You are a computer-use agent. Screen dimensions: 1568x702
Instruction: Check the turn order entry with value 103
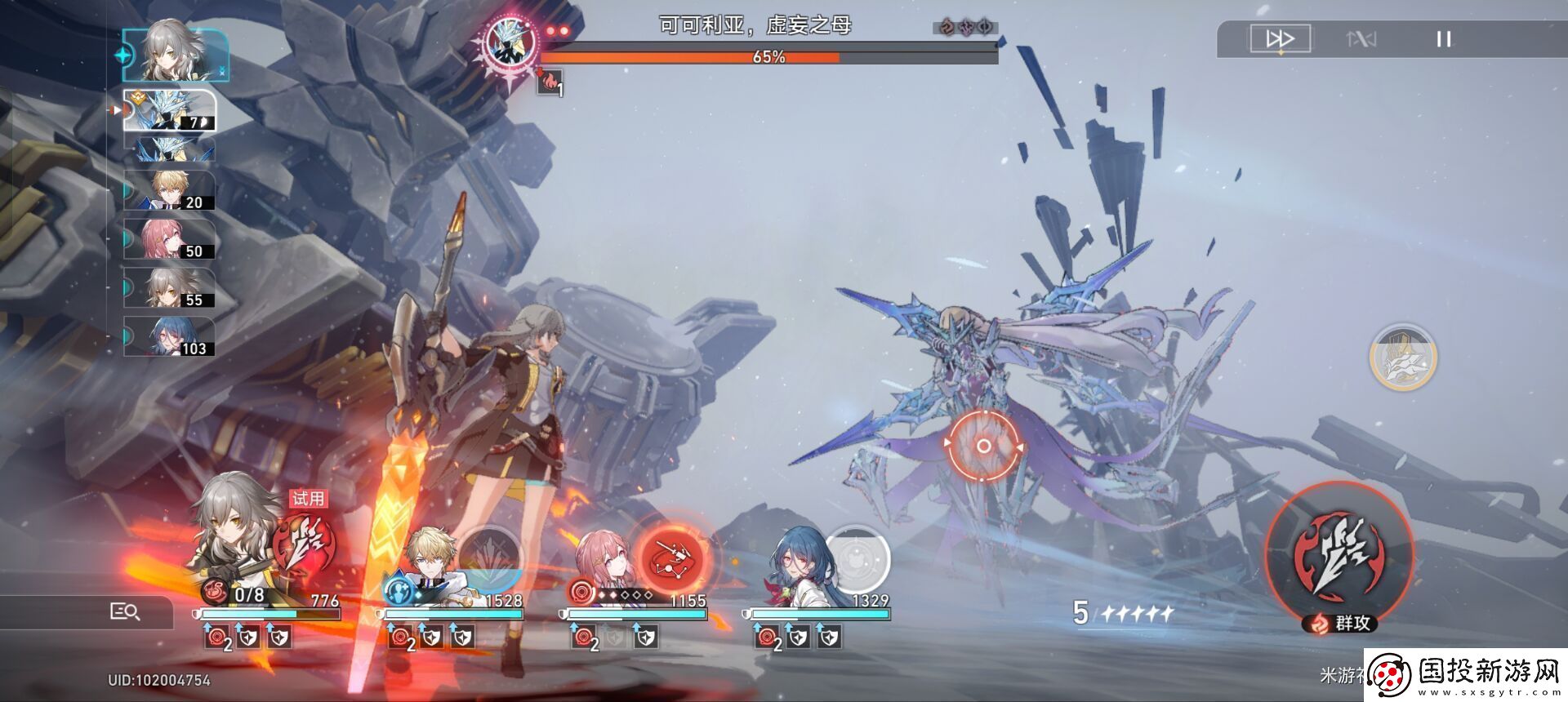169,337
